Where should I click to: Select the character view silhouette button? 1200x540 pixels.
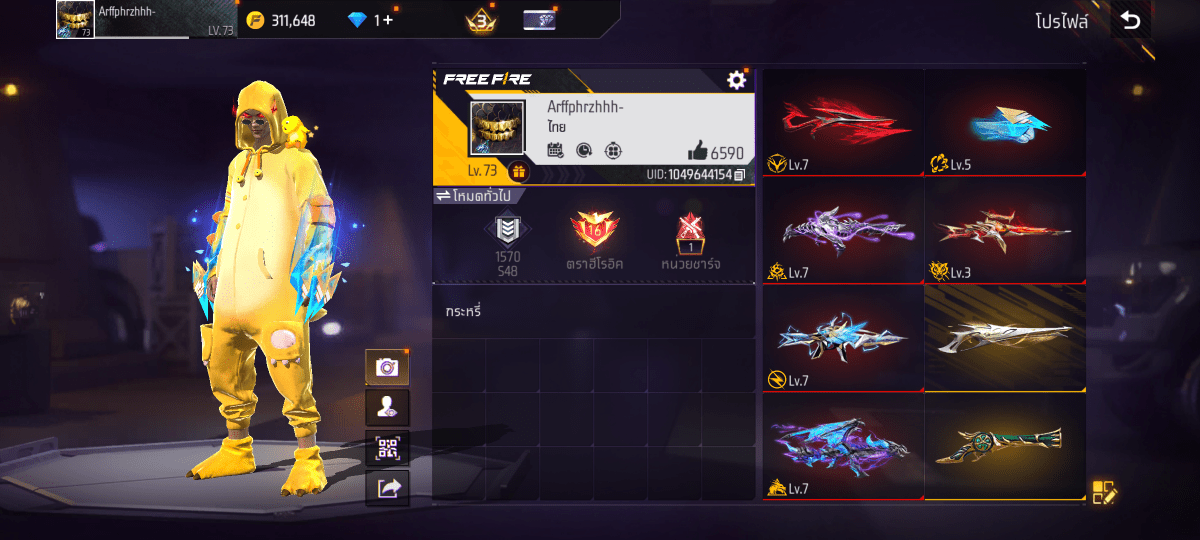387,407
